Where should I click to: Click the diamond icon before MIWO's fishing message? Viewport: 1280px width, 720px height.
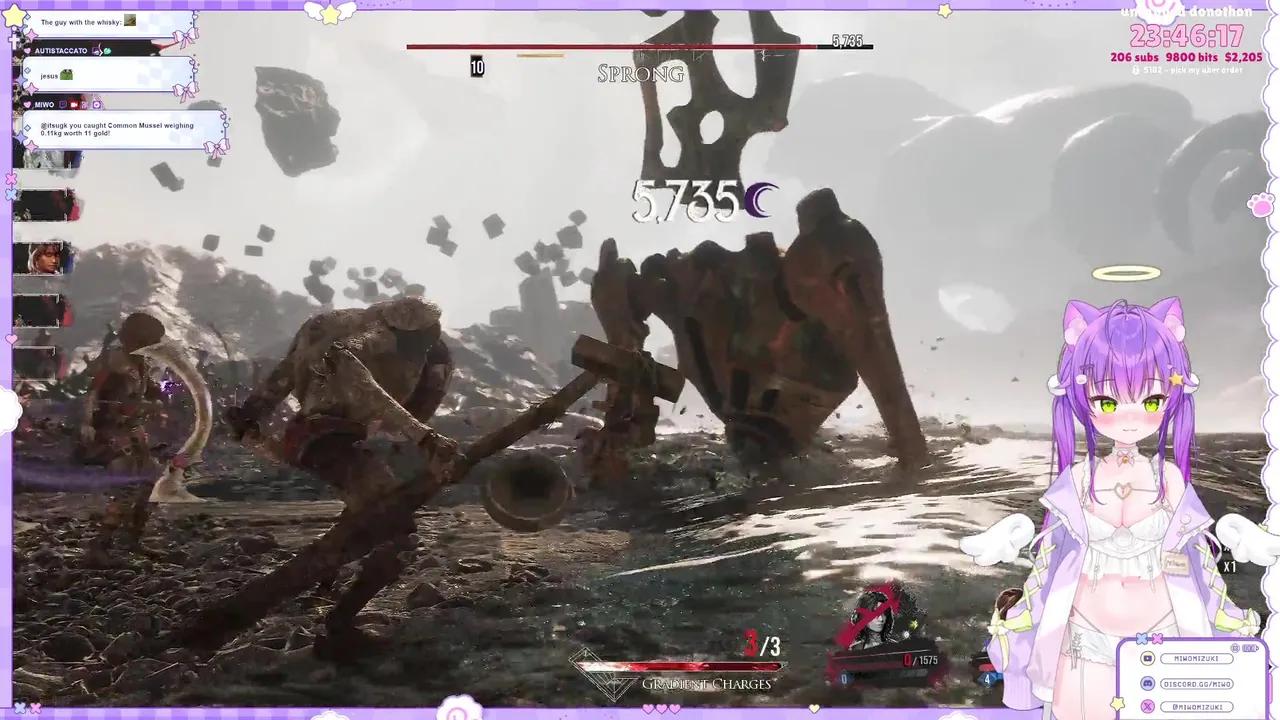[x=27, y=128]
